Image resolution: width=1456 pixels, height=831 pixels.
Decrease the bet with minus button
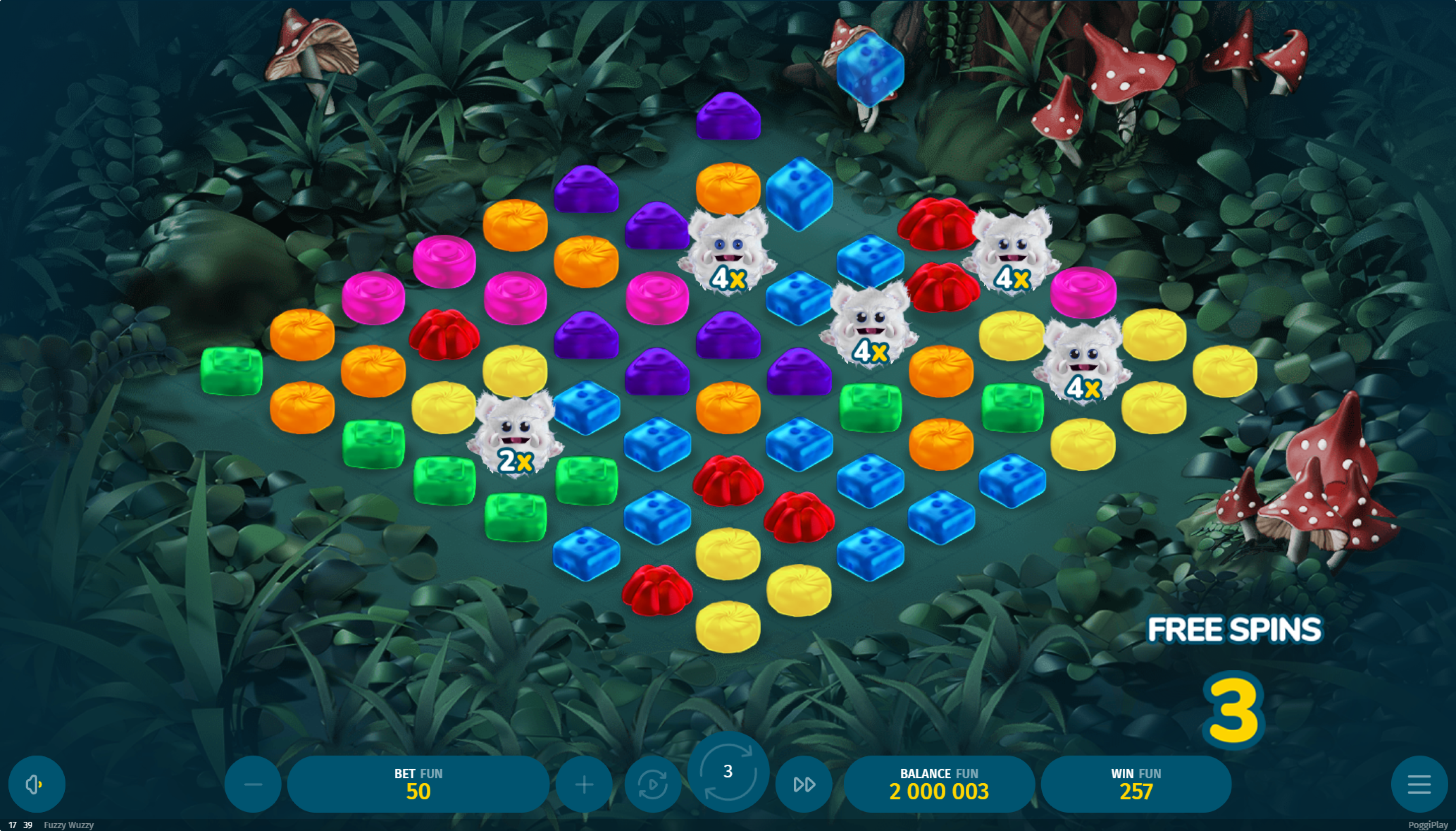coord(253,784)
